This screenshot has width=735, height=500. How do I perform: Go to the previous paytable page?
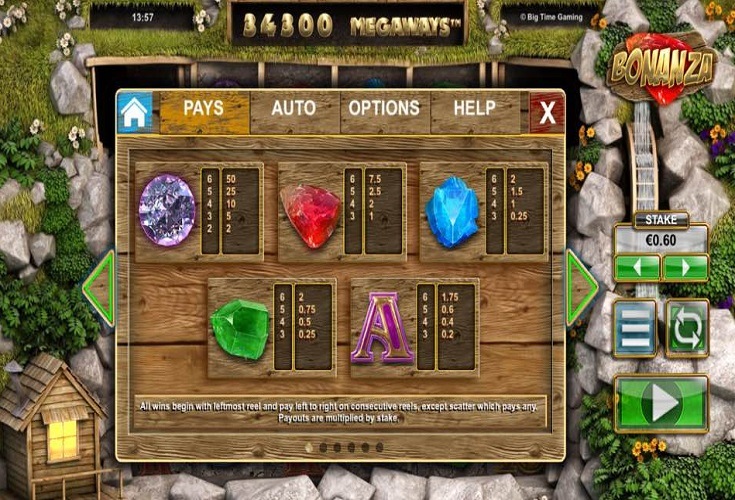pyautogui.click(x=98, y=288)
